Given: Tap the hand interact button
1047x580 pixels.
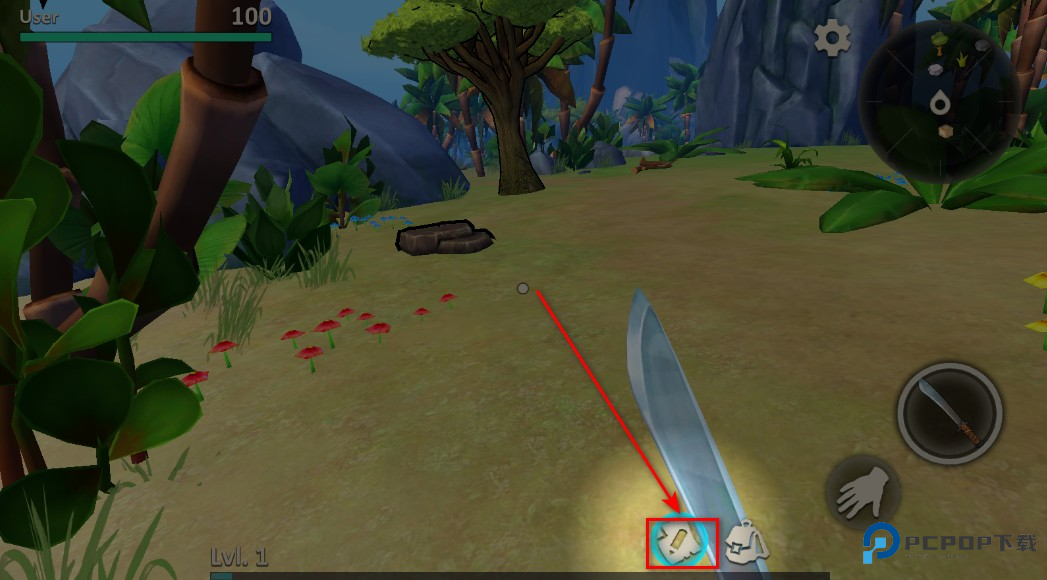Looking at the screenshot, I should coord(863,491).
